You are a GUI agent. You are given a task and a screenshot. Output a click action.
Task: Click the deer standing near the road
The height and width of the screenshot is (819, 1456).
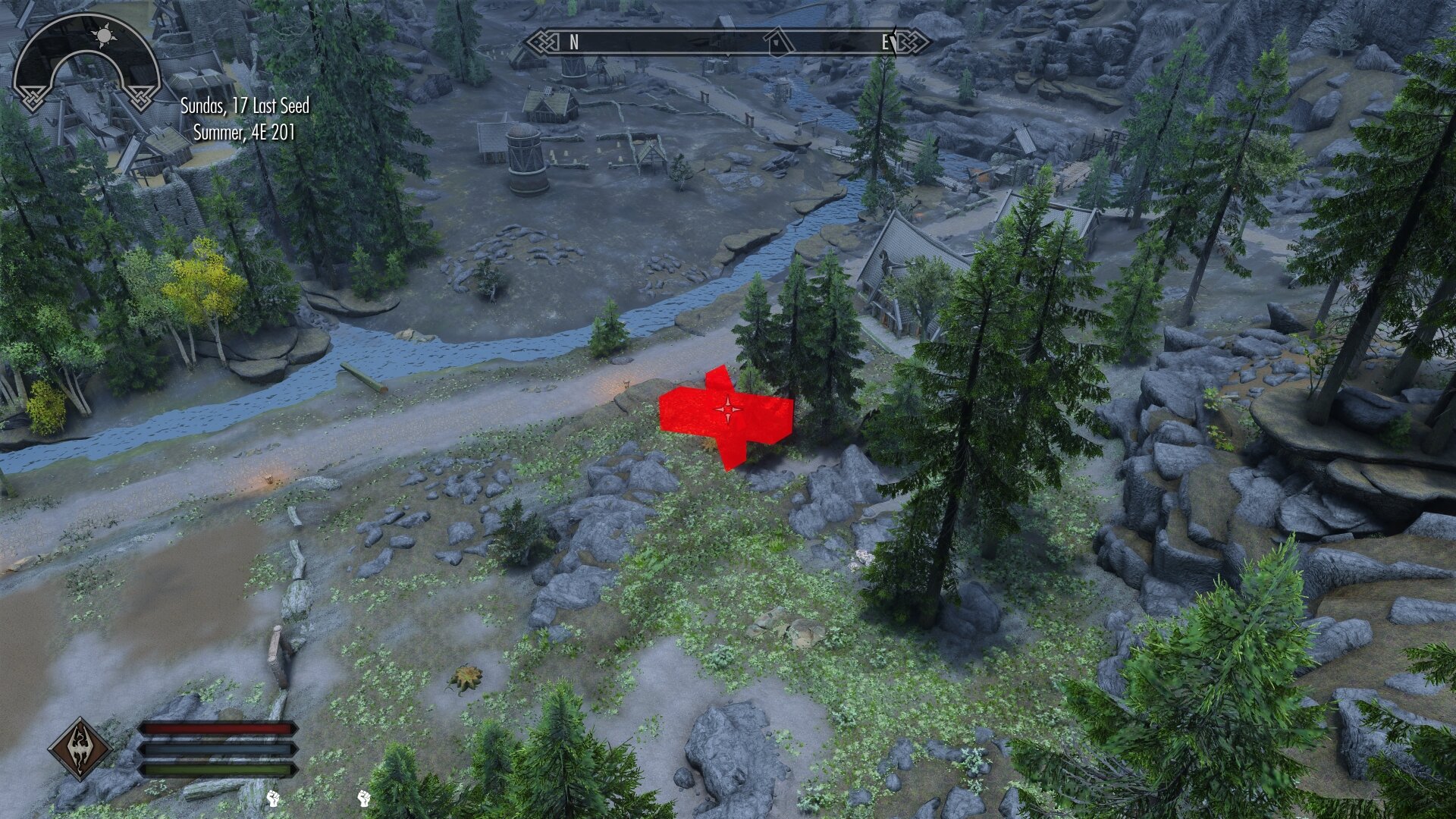pyautogui.click(x=626, y=384)
